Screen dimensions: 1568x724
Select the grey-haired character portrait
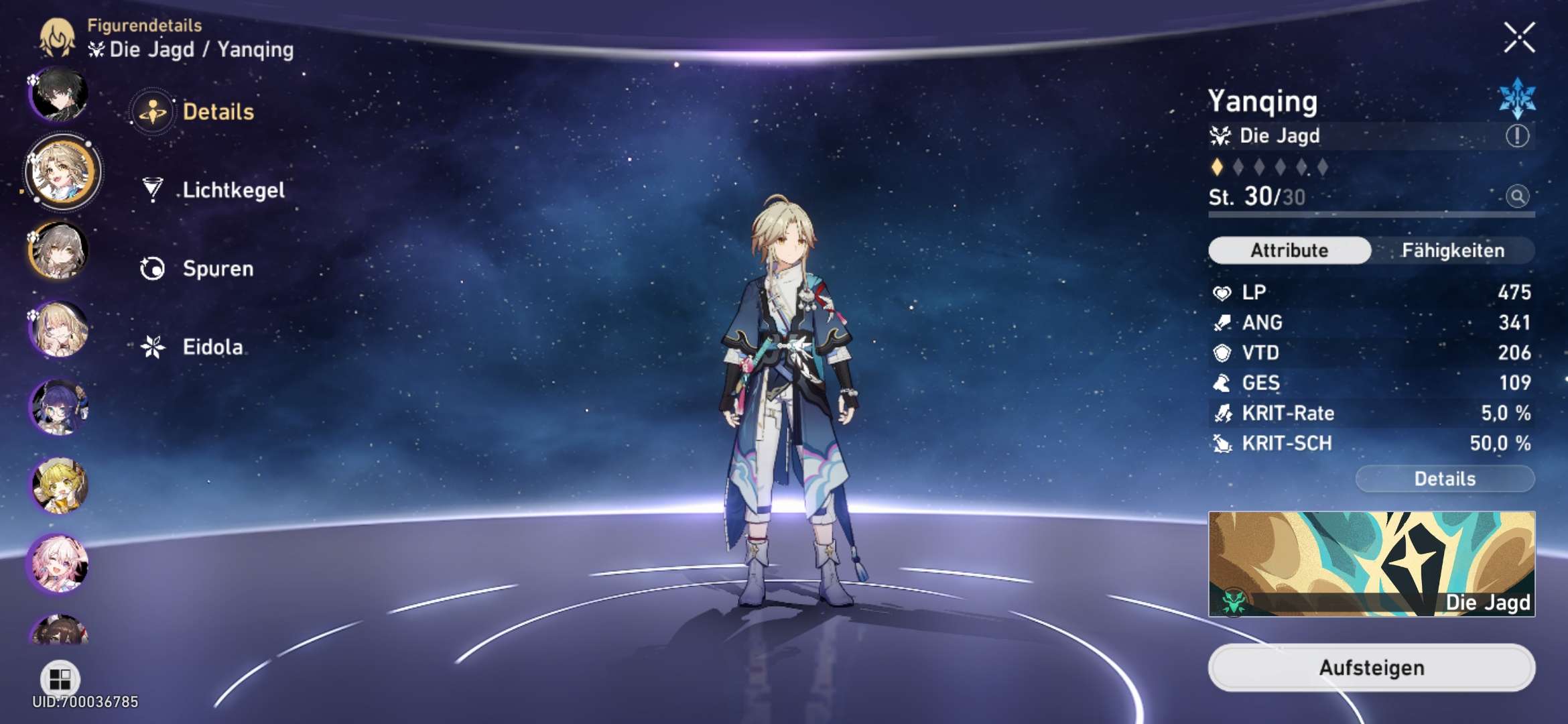click(x=60, y=251)
